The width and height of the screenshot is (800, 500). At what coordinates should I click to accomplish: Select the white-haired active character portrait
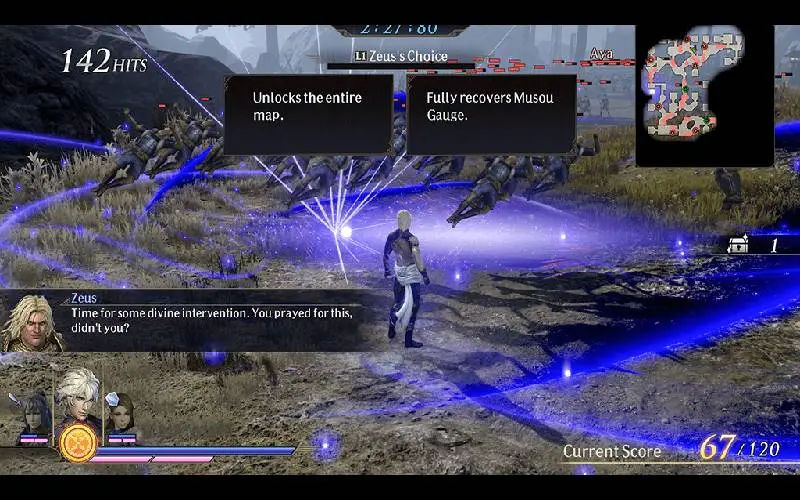[x=76, y=396]
